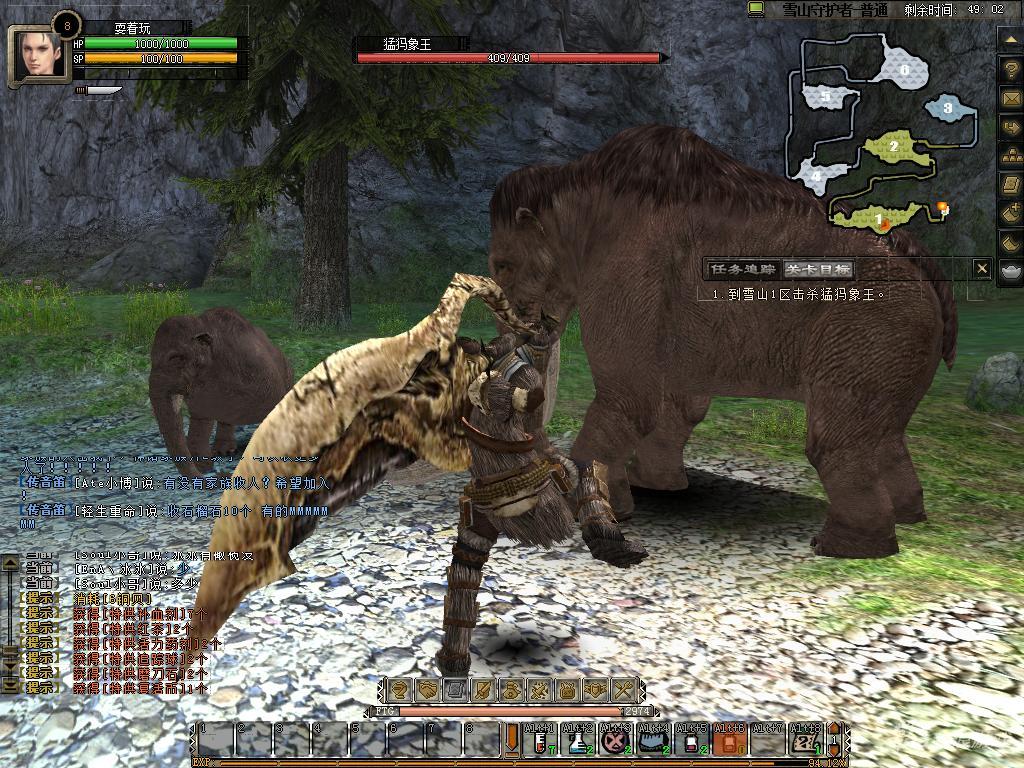Click the crossed tools icon in action bar

pos(623,689)
